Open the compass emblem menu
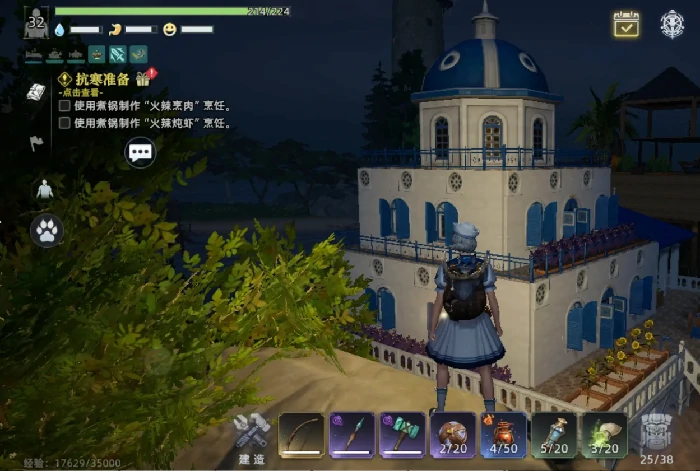This screenshot has height=471, width=700. tap(672, 25)
